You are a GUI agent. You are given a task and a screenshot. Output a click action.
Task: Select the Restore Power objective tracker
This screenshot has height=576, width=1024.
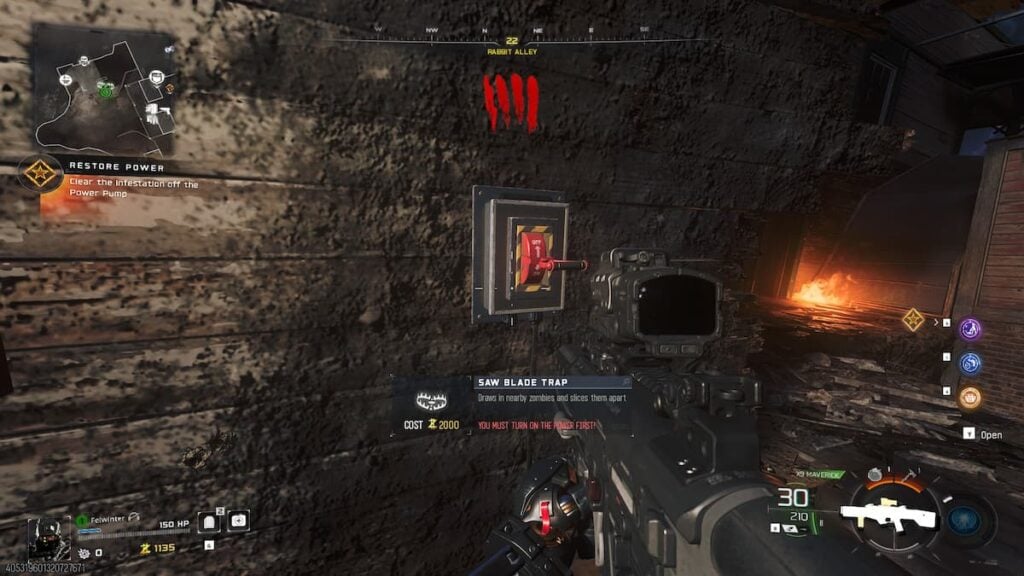(42, 173)
